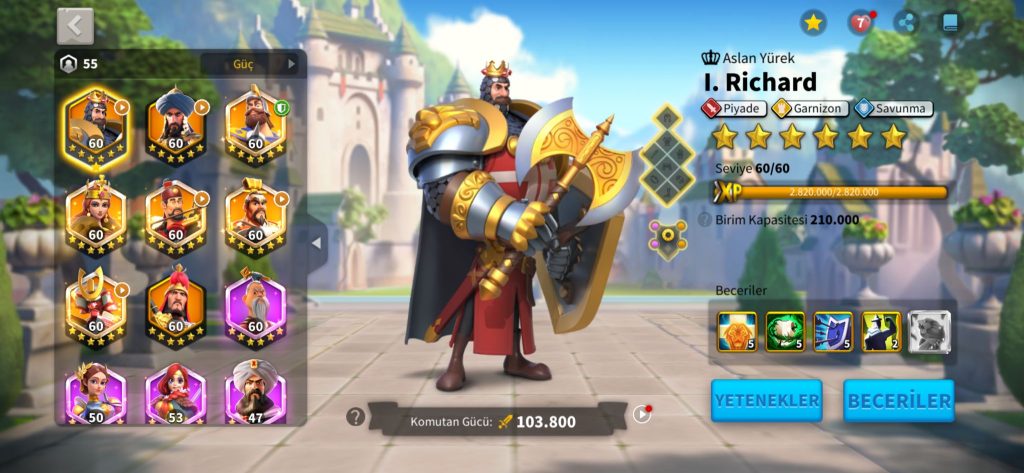Open the Güç sorting dropdown

coord(251,64)
